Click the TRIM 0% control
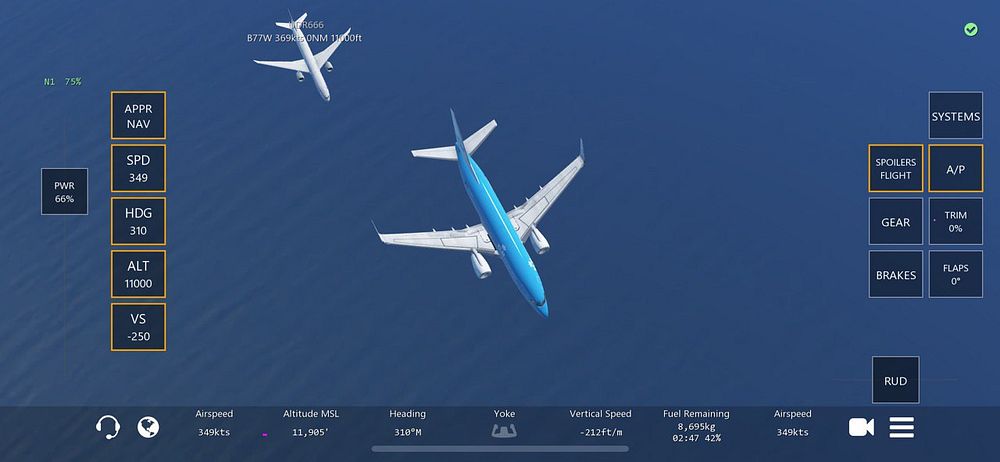Viewport: 1000px width, 462px height. (x=955, y=221)
